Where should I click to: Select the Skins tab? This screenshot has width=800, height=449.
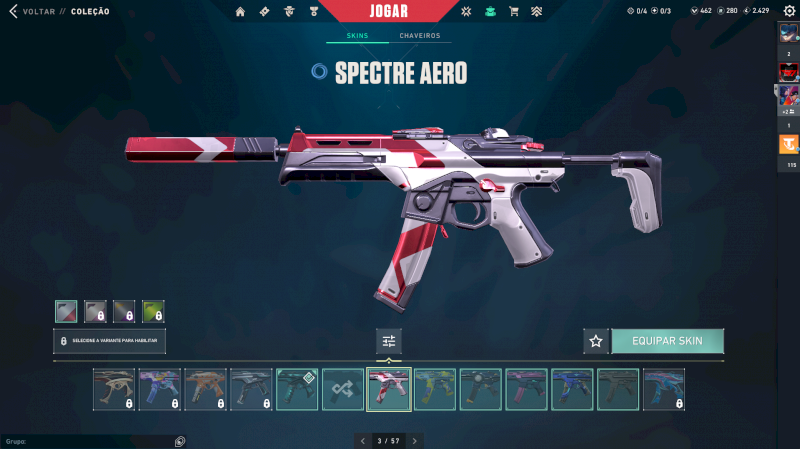pyautogui.click(x=357, y=36)
